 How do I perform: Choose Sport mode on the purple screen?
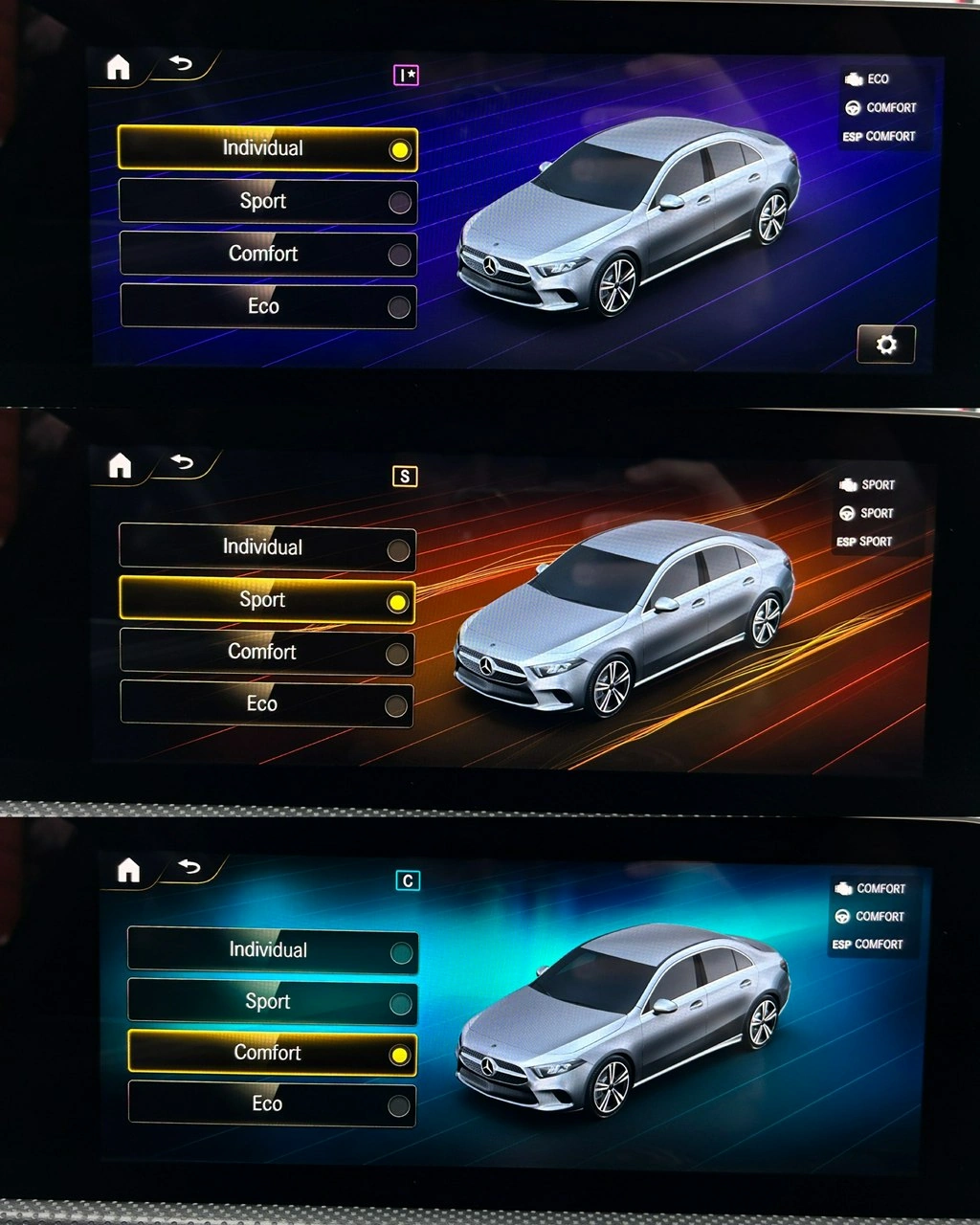click(x=268, y=201)
